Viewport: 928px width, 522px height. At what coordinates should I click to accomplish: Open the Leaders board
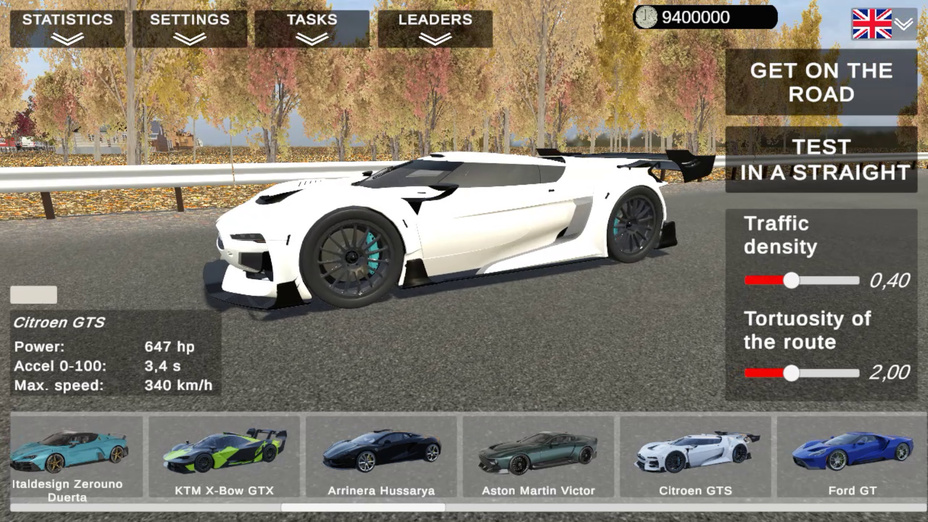[435, 28]
